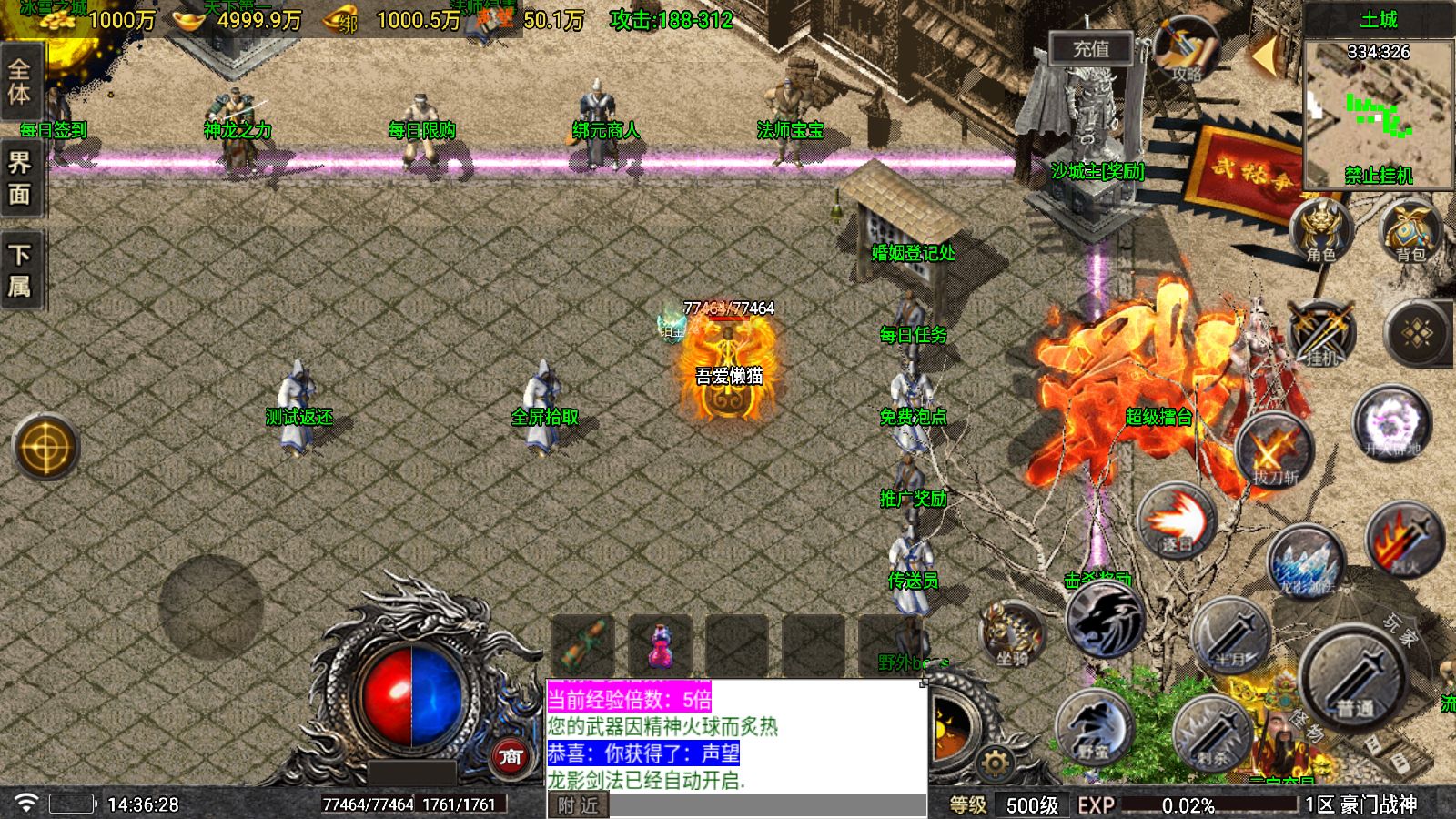Screen dimensions: 1456x819
Task: Activate the 烈火 flaming sword skill
Action: tap(1404, 540)
